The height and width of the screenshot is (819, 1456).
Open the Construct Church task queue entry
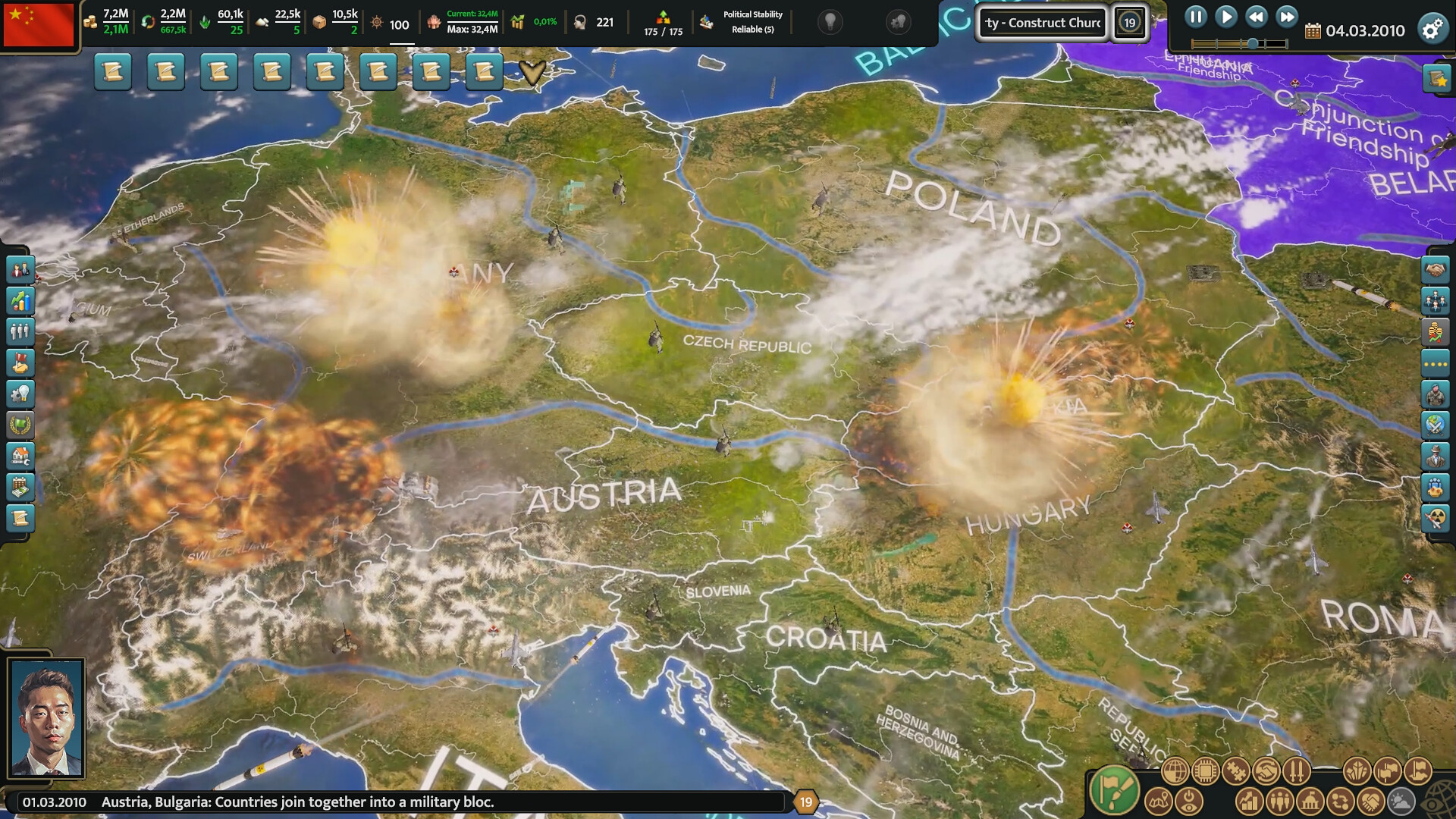click(x=1041, y=22)
